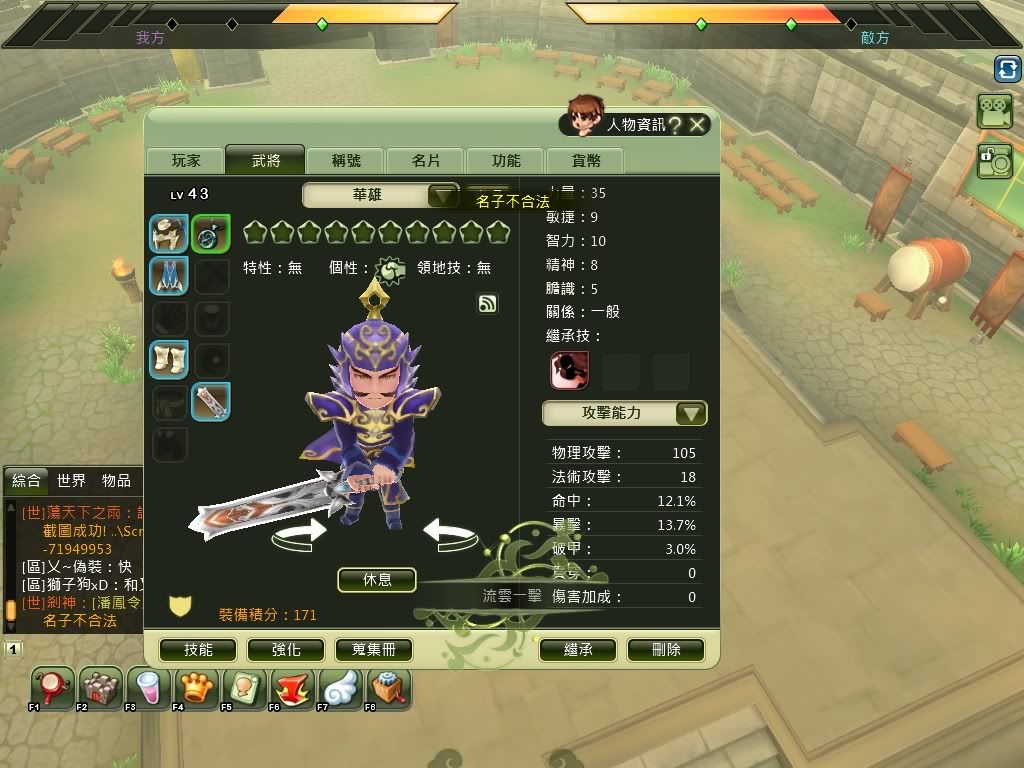Open the 名片 tab
The height and width of the screenshot is (768, 1024).
pos(426,160)
